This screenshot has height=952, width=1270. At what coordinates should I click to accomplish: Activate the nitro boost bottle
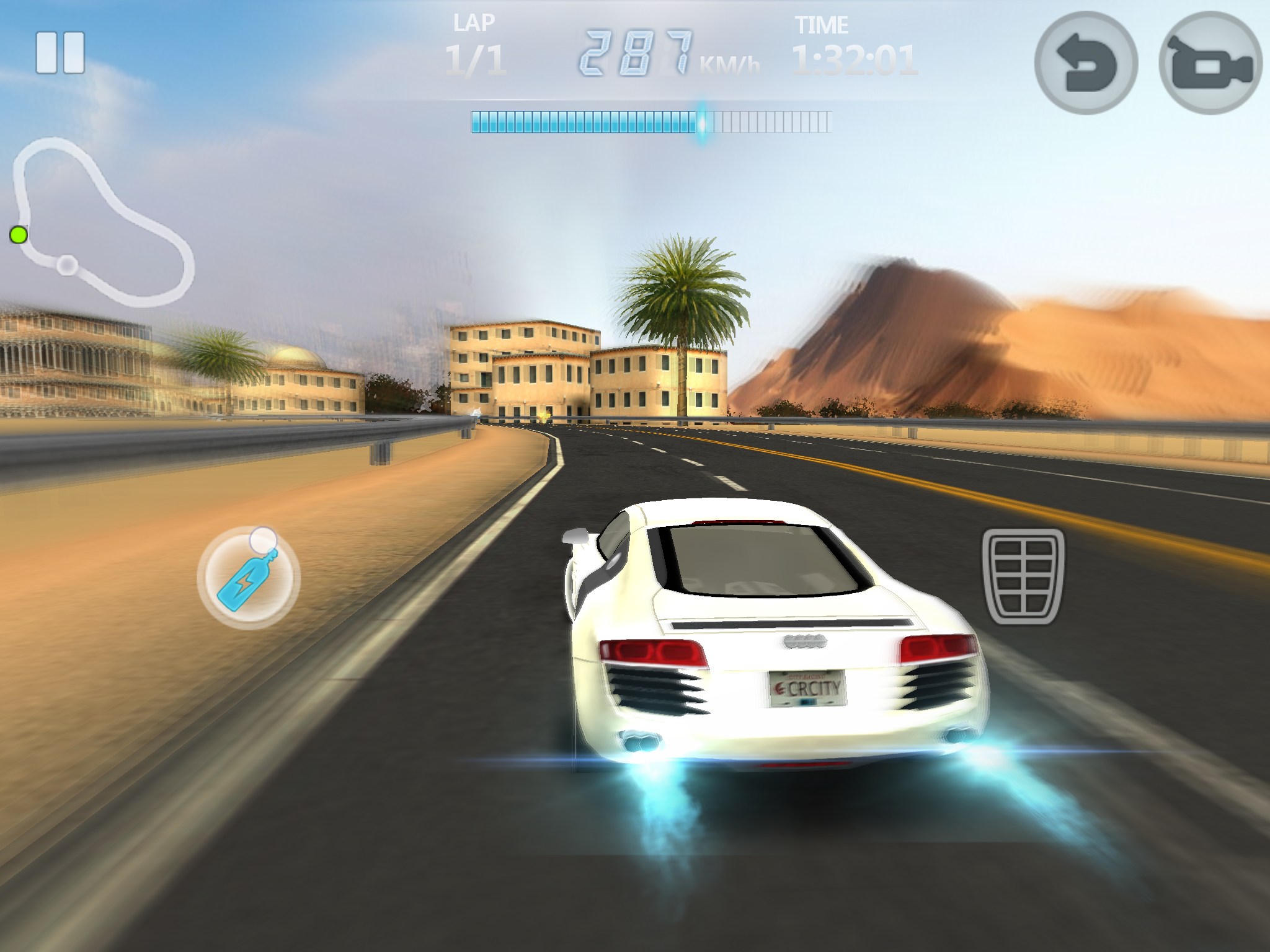coord(249,578)
